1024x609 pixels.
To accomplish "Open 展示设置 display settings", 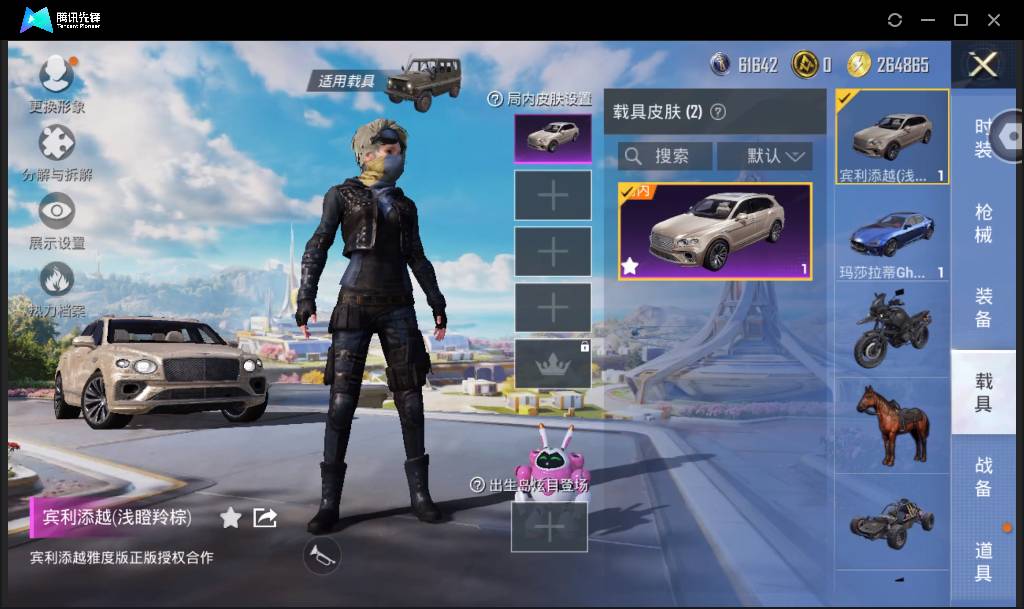I will 57,212.
